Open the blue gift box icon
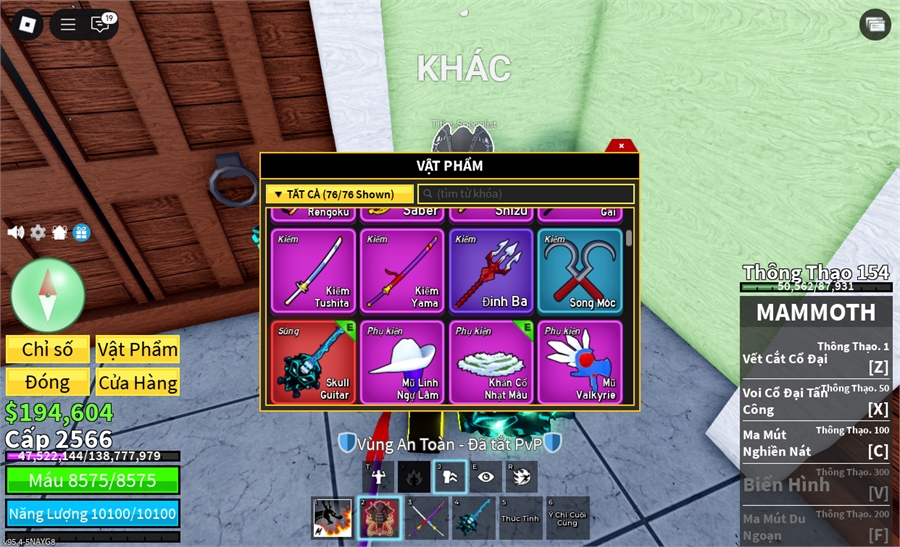This screenshot has height=547, width=900. (82, 232)
